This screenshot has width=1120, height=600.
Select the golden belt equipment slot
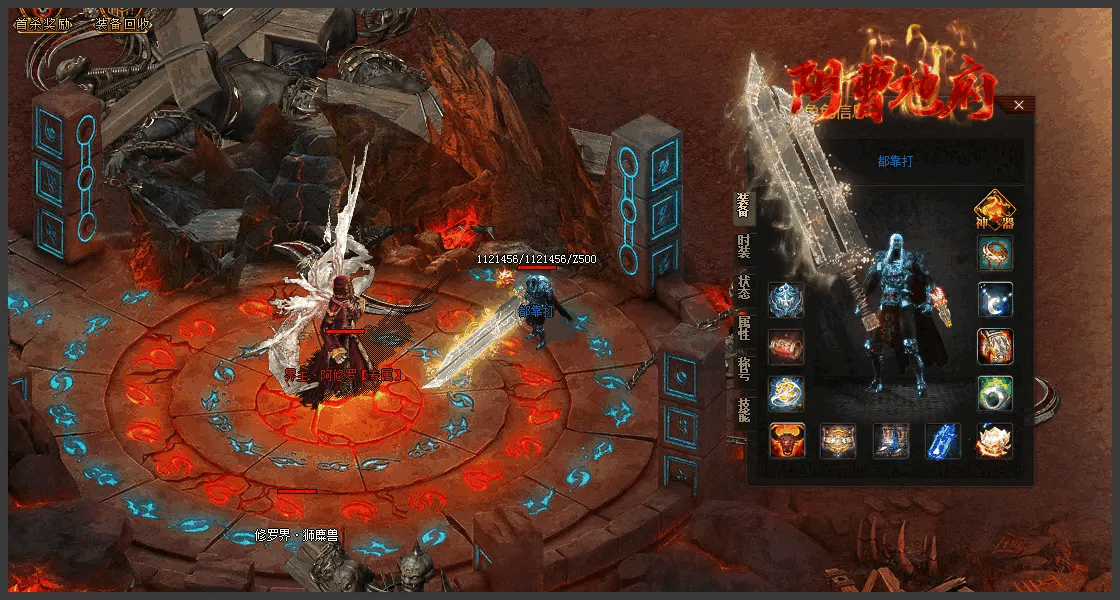[x=838, y=441]
